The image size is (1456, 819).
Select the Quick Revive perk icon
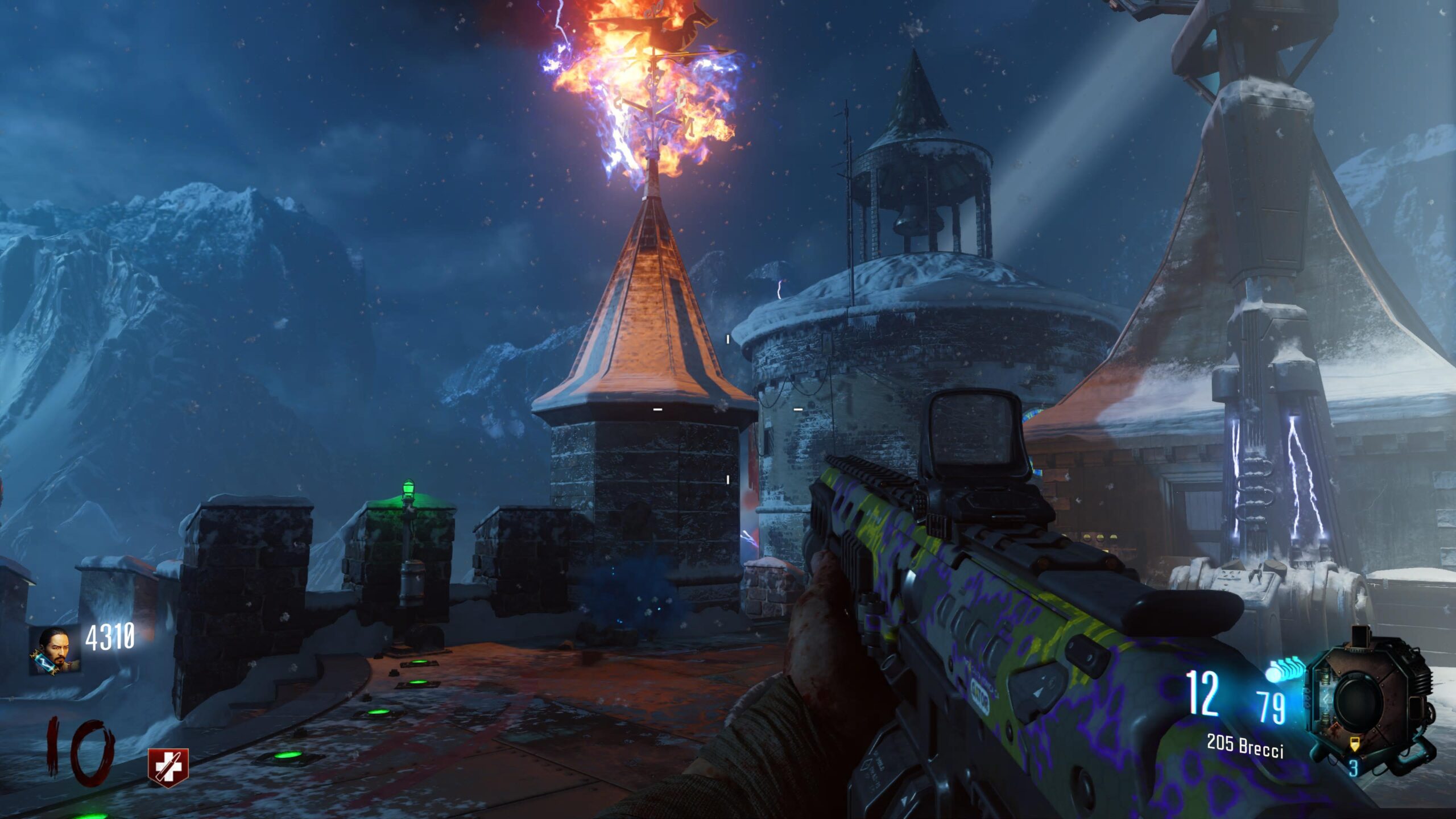pos(168,767)
